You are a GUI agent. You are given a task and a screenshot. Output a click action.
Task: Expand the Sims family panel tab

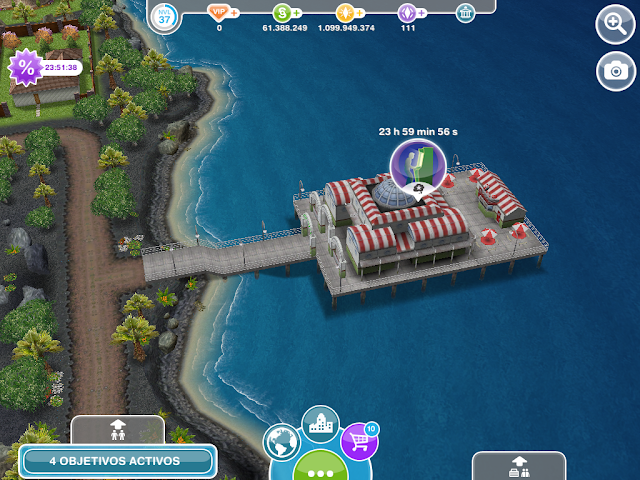(x=118, y=430)
